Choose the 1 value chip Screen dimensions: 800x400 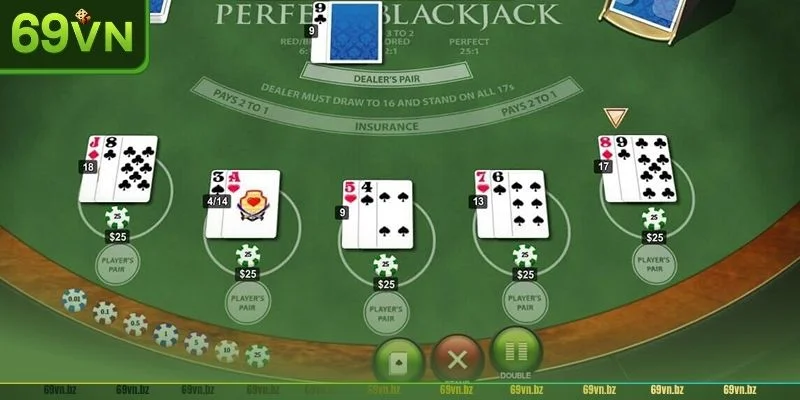click(x=166, y=334)
